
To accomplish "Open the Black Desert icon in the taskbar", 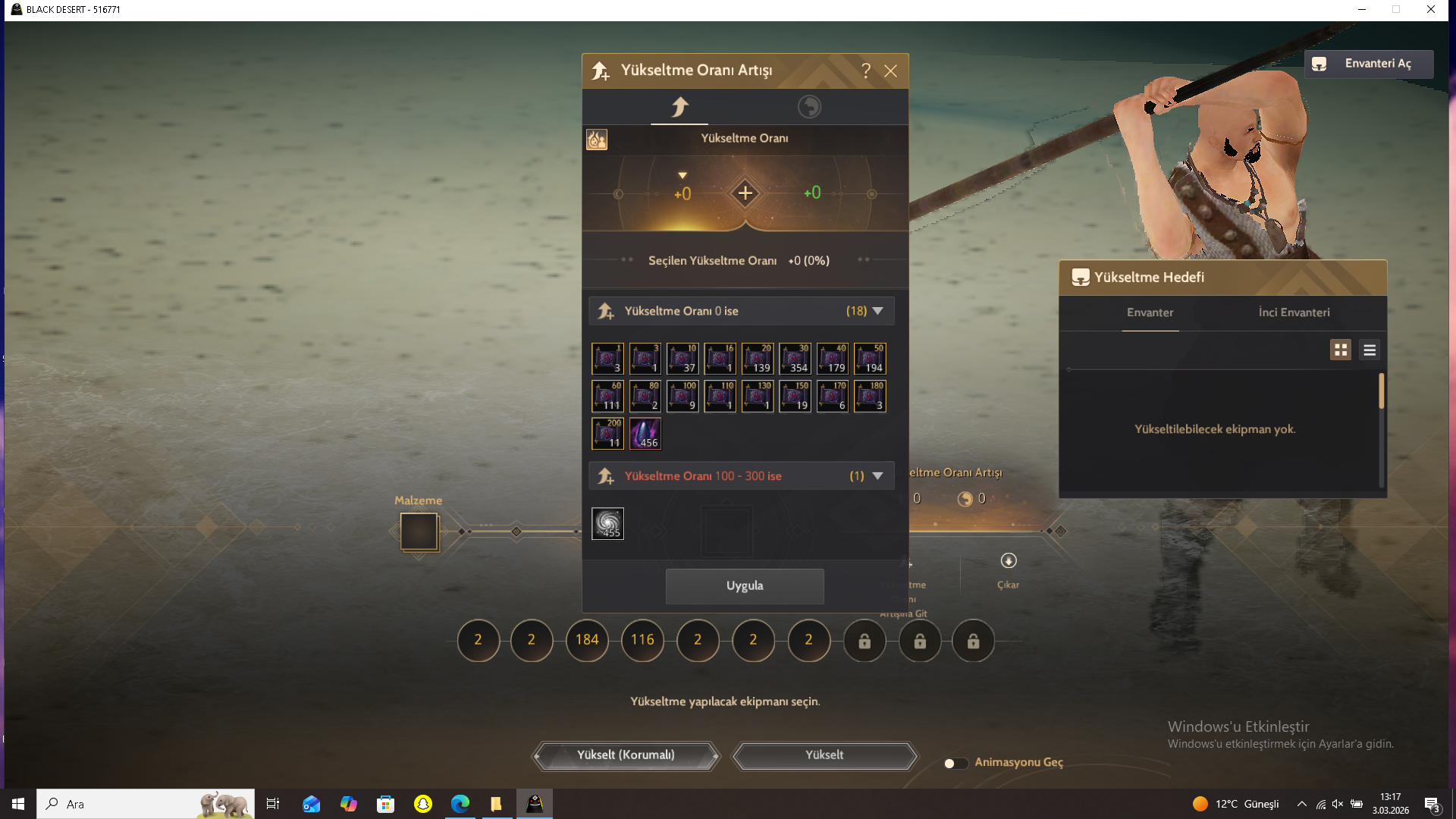I will [x=535, y=803].
